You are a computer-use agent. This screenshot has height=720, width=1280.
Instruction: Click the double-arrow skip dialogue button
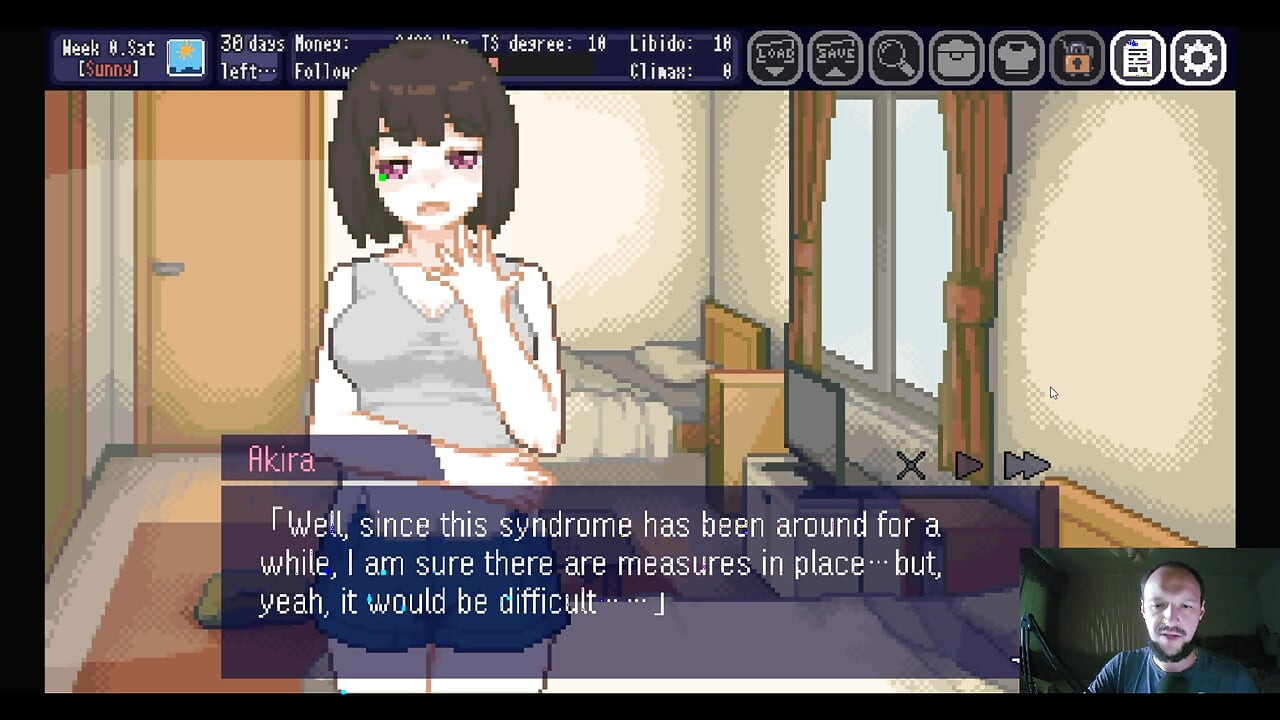click(x=1026, y=465)
